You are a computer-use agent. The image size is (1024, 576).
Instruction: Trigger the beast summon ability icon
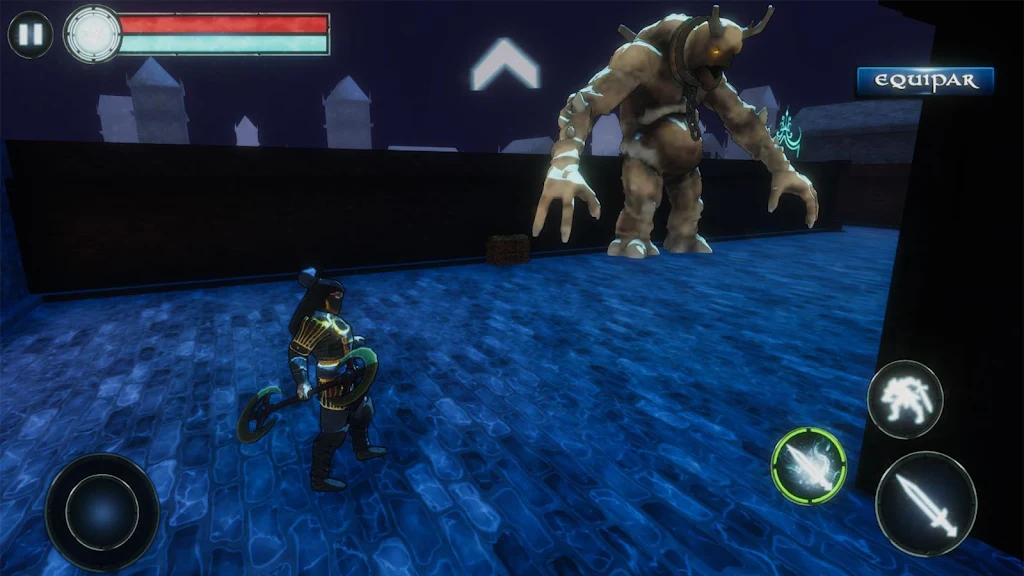tap(904, 399)
